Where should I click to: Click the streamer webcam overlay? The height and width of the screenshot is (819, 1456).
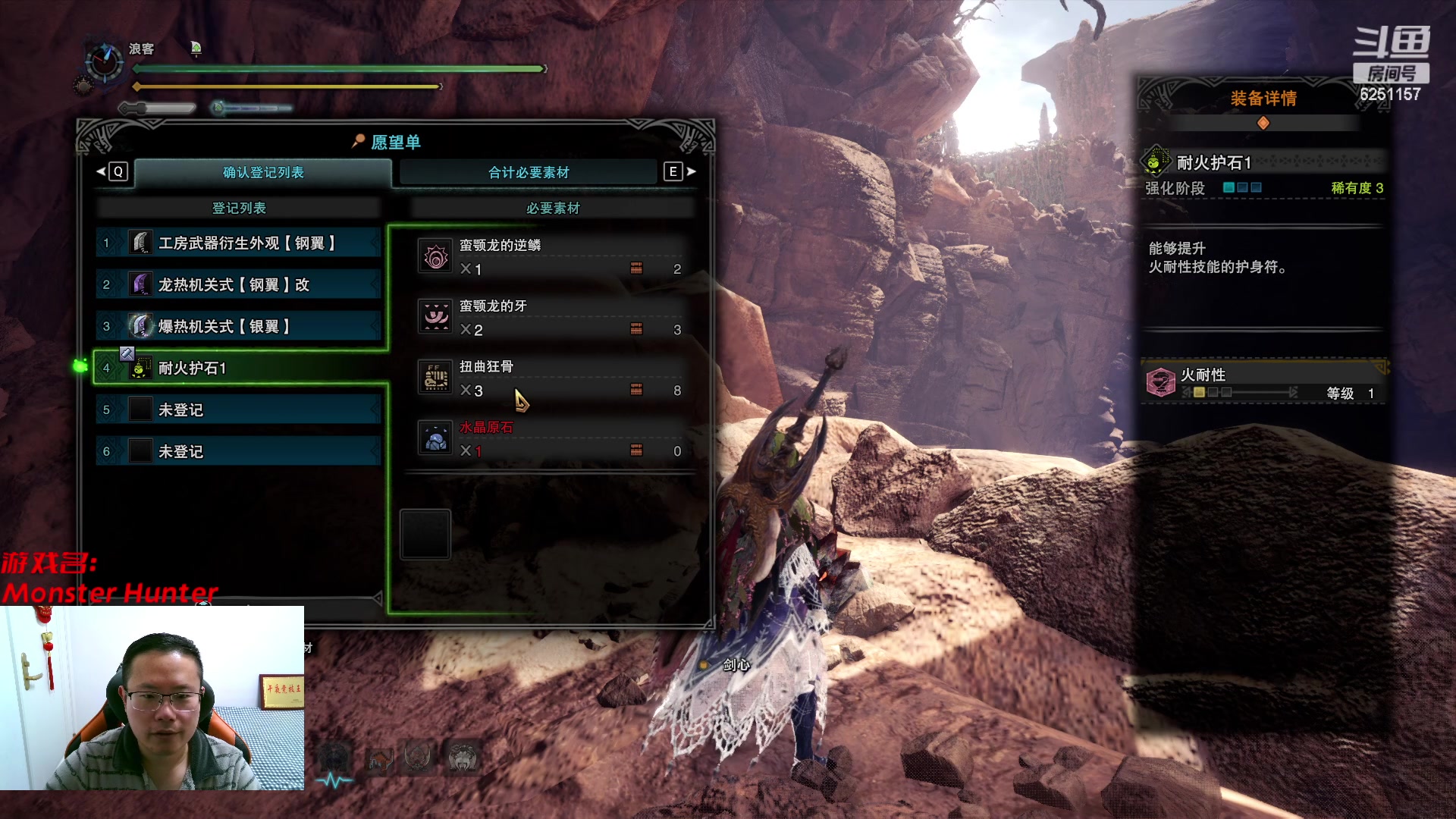(x=152, y=698)
